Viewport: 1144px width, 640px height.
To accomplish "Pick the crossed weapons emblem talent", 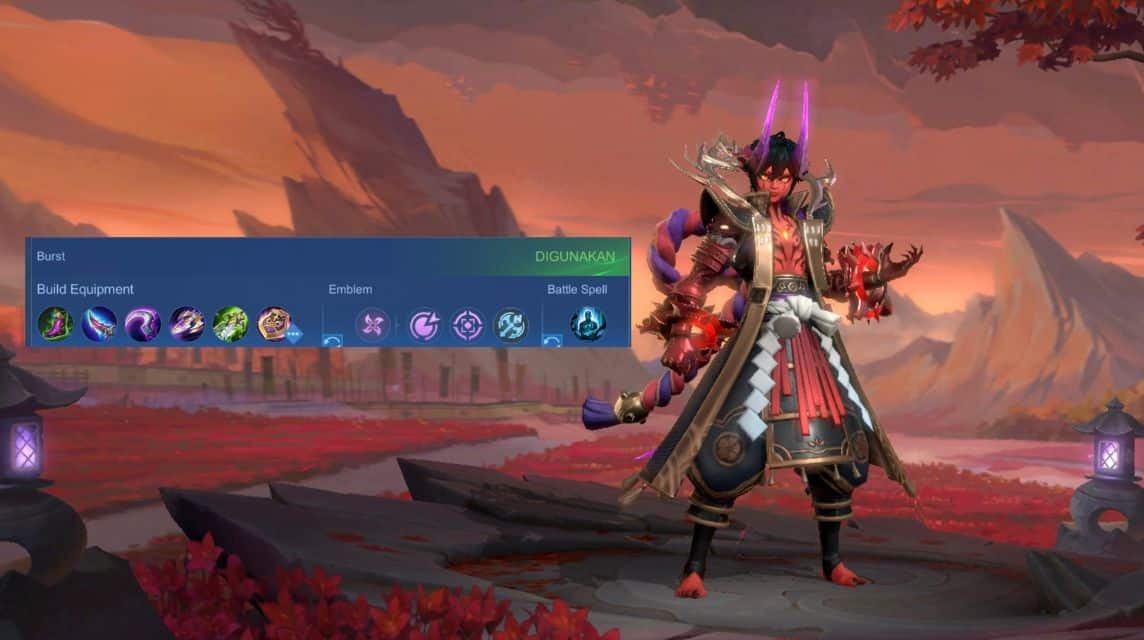I will point(510,324).
